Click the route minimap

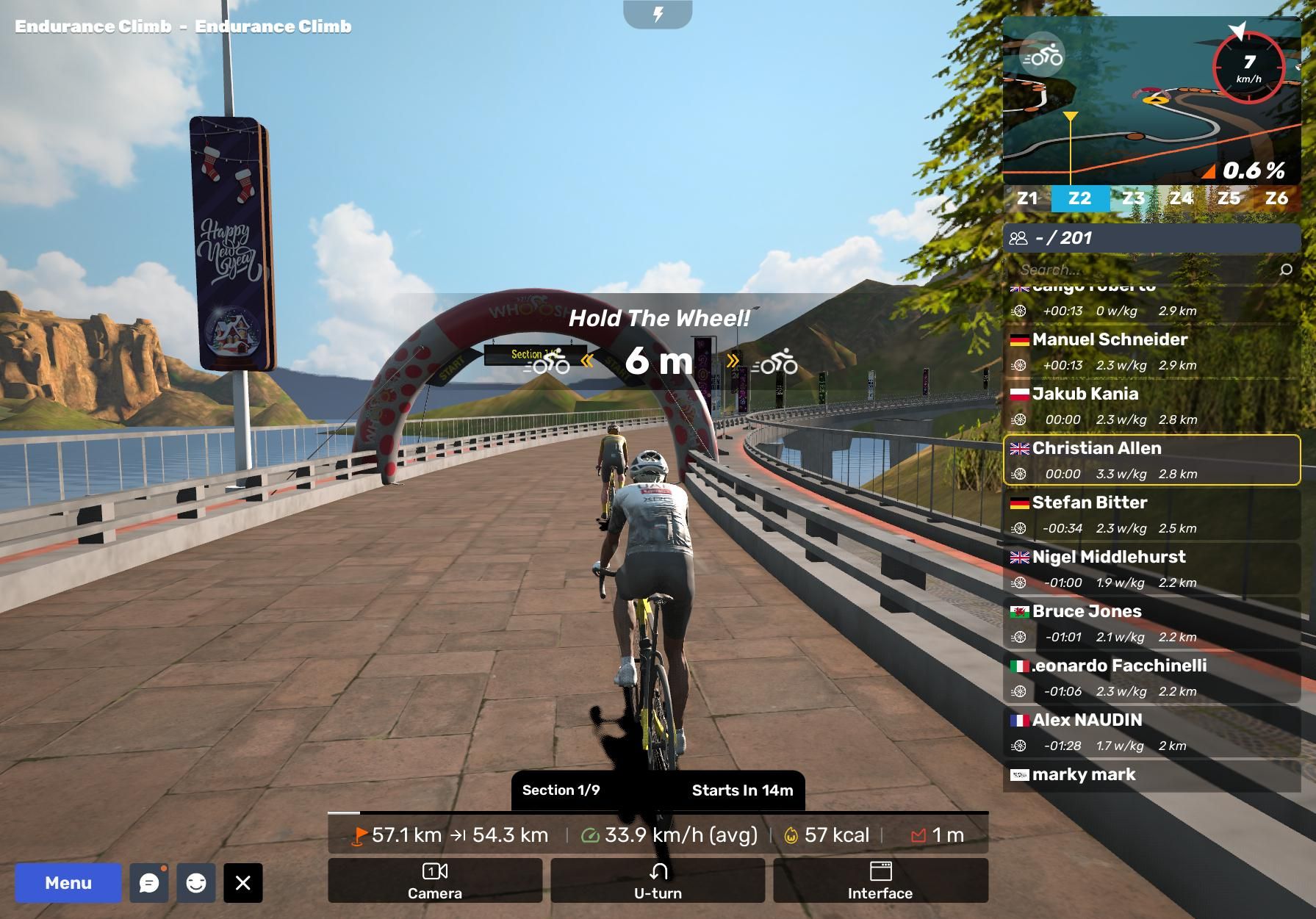tap(1151, 101)
